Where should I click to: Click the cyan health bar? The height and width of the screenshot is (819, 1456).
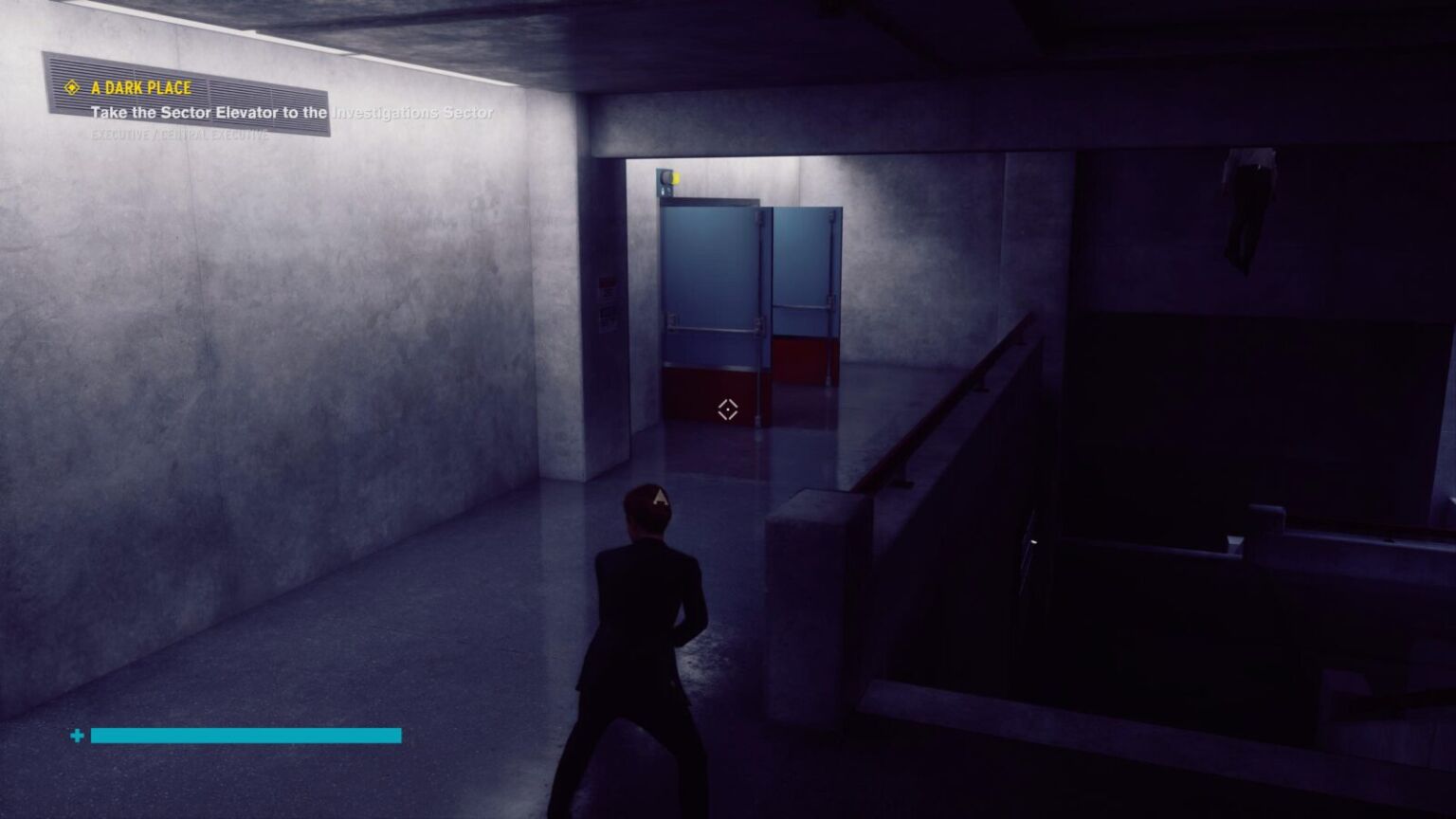point(245,736)
